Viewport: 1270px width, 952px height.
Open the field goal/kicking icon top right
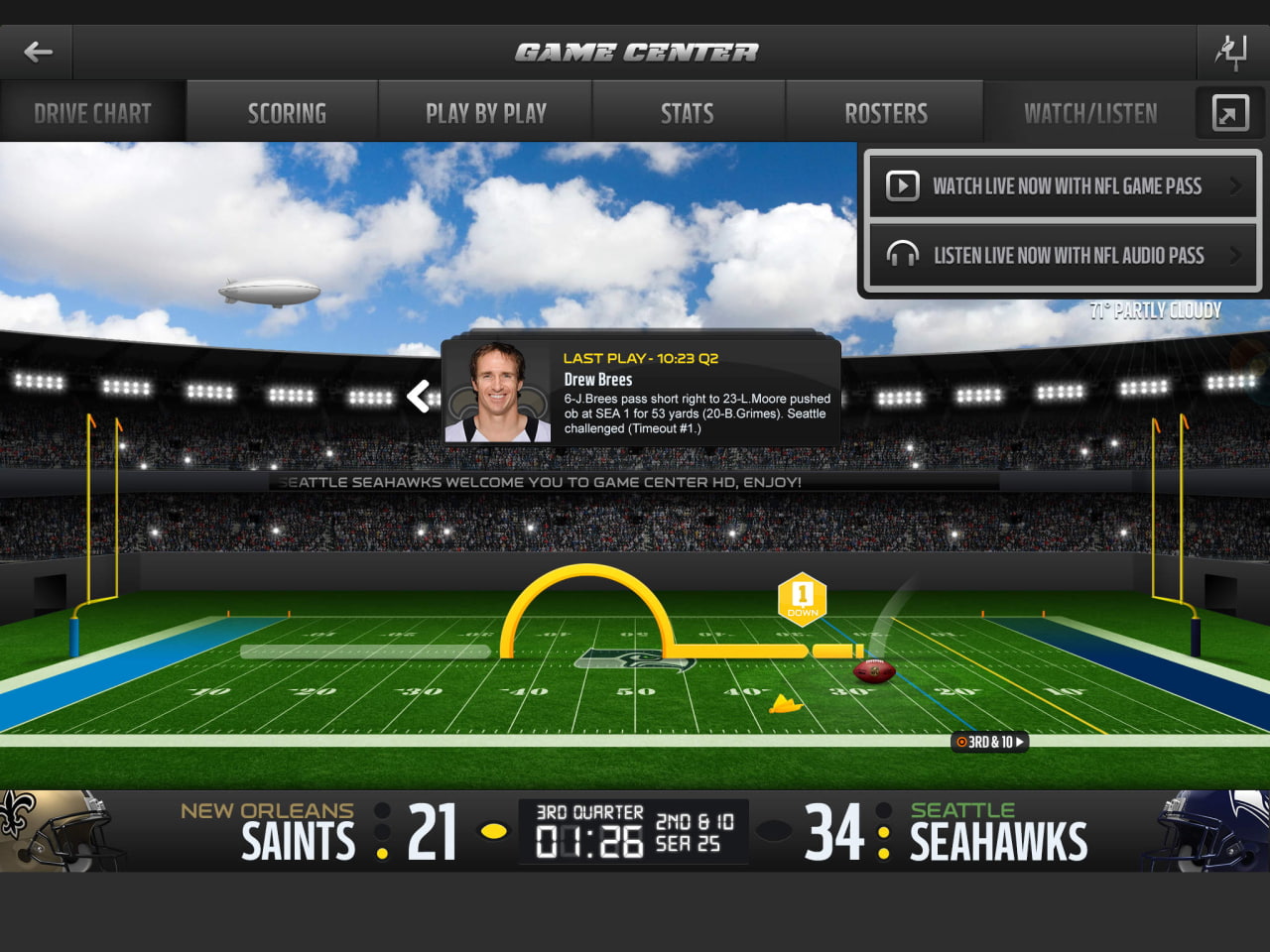point(1232,53)
